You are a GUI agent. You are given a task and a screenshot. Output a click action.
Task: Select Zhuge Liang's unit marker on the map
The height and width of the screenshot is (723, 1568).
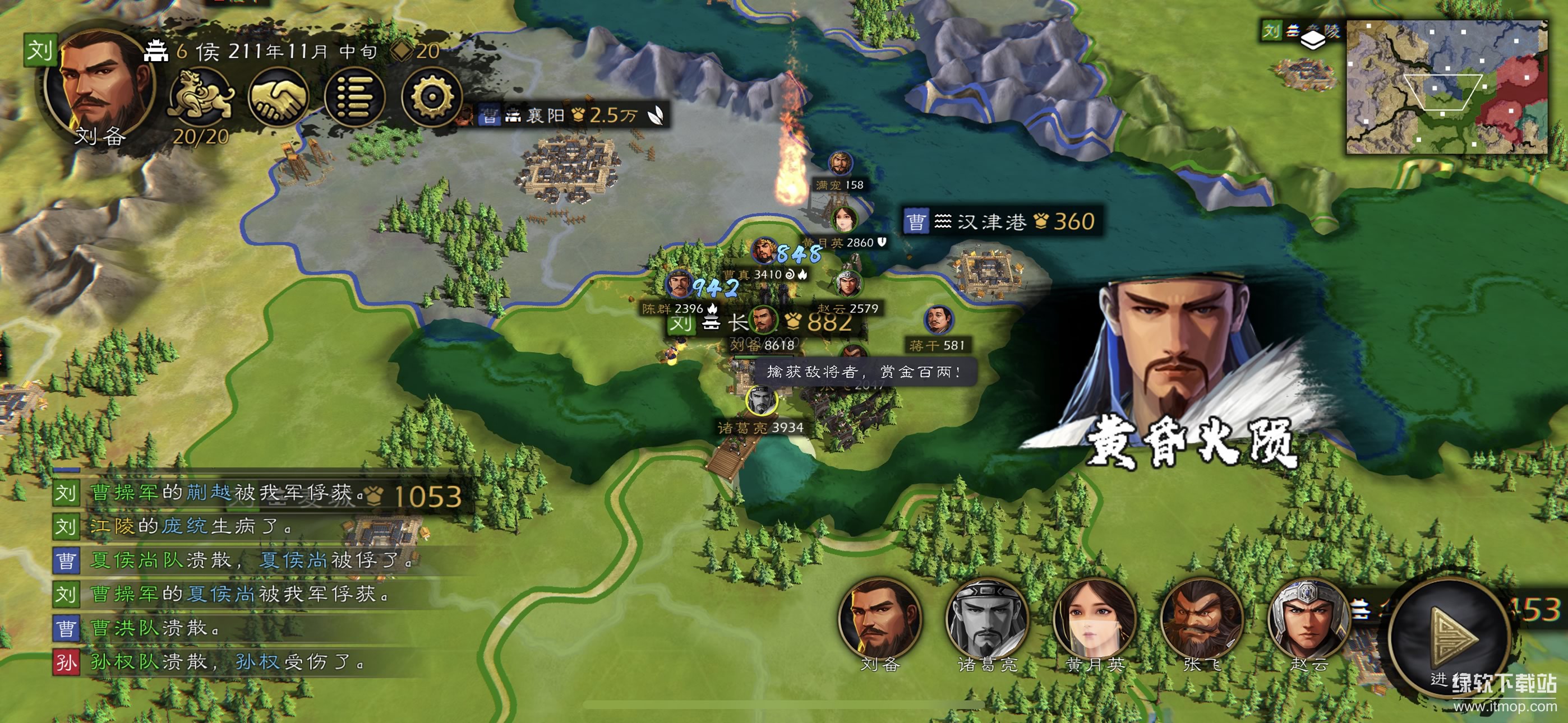pos(760,402)
